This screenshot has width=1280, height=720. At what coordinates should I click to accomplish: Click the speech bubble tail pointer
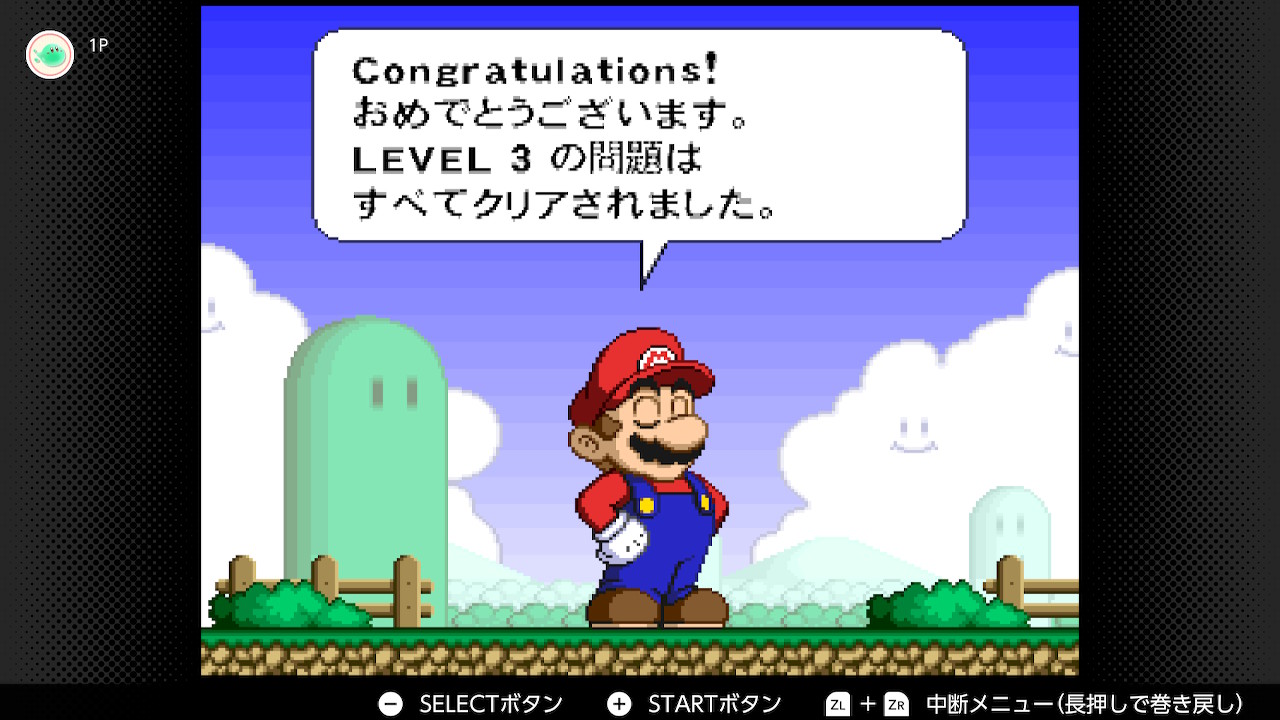[x=650, y=265]
